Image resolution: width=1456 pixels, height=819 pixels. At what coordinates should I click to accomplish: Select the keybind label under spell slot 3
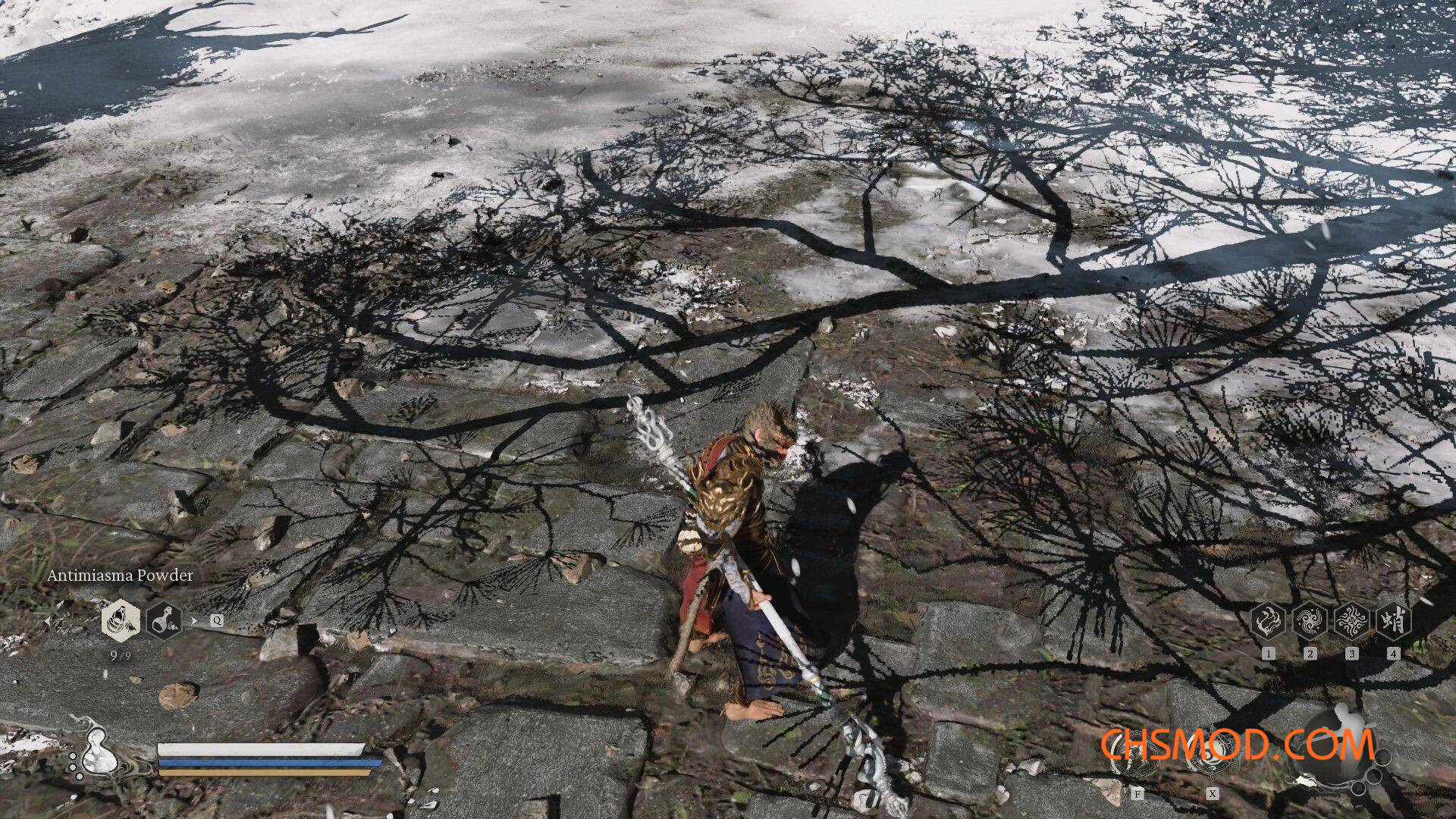[x=1351, y=654]
